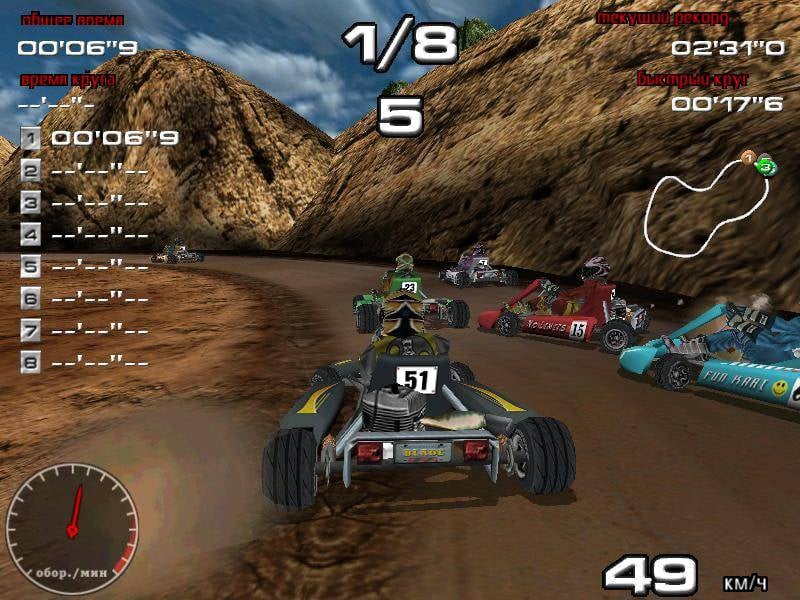Select the orange 1 marker on the minimap
This screenshot has width=800, height=600.
coord(747,157)
